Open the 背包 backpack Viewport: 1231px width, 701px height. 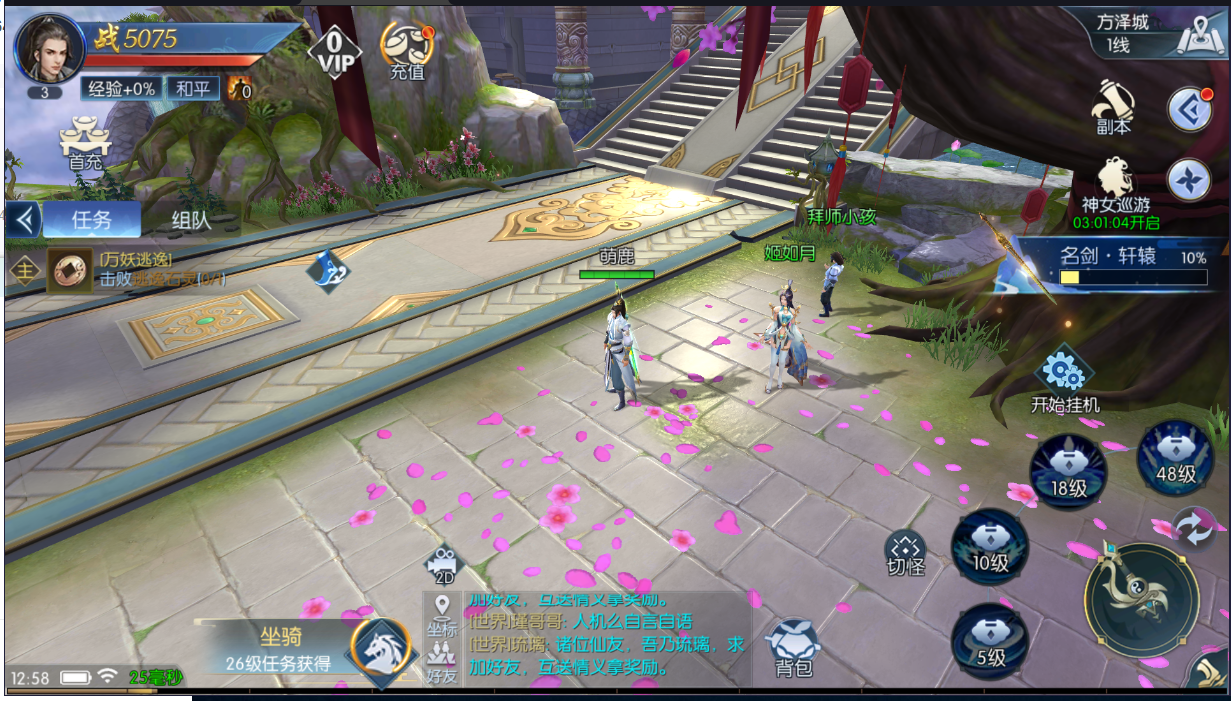pos(794,649)
